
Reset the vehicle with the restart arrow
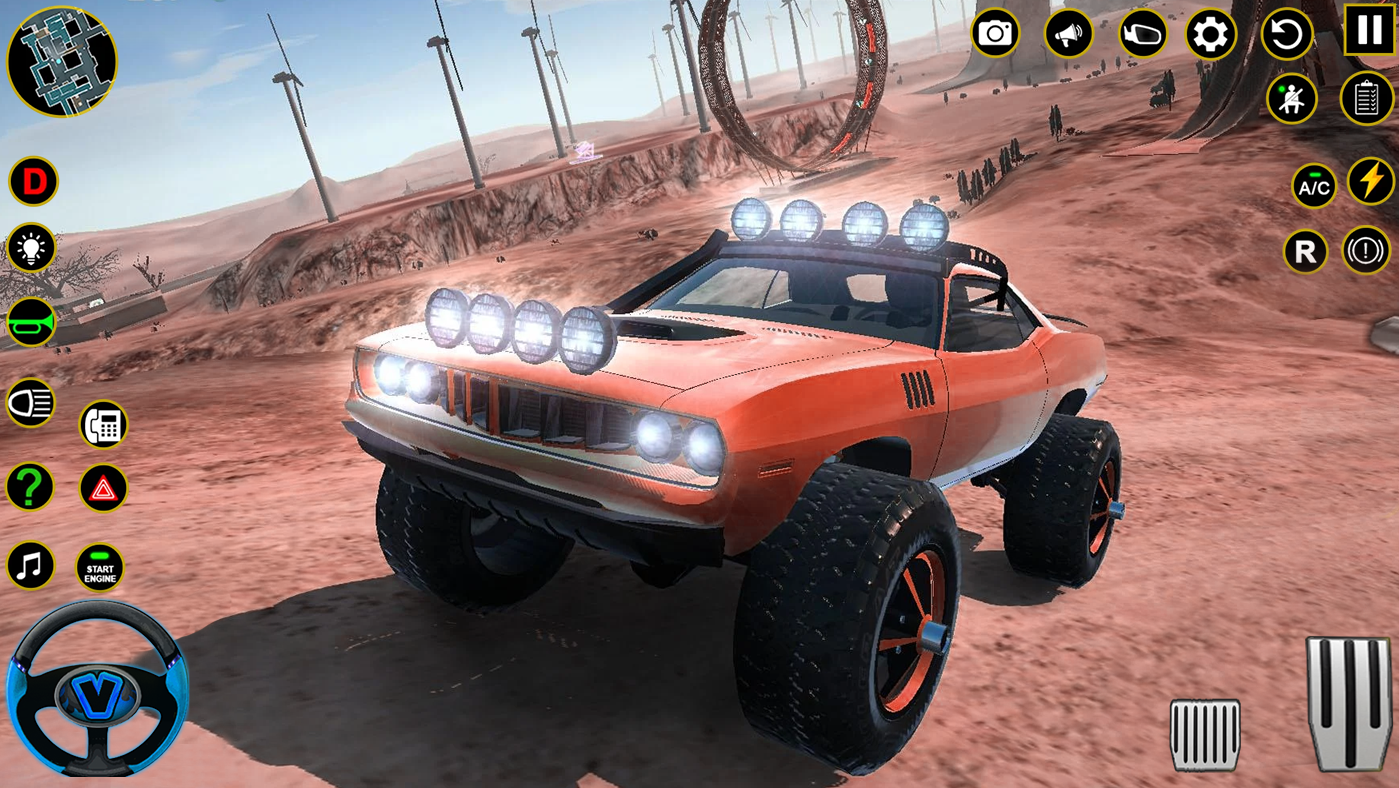click(x=1286, y=33)
